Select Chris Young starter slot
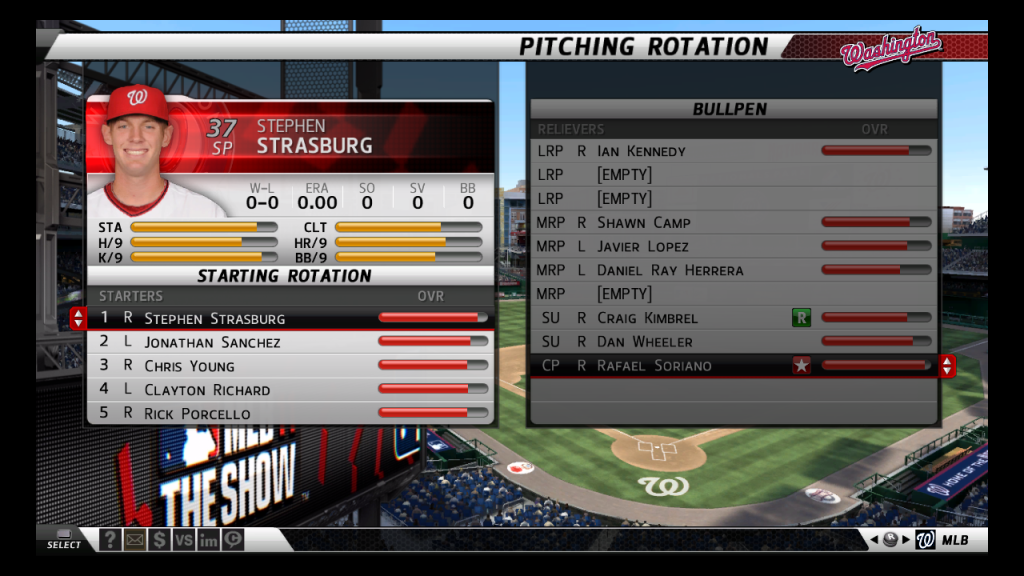Image resolution: width=1024 pixels, height=576 pixels. (290, 366)
